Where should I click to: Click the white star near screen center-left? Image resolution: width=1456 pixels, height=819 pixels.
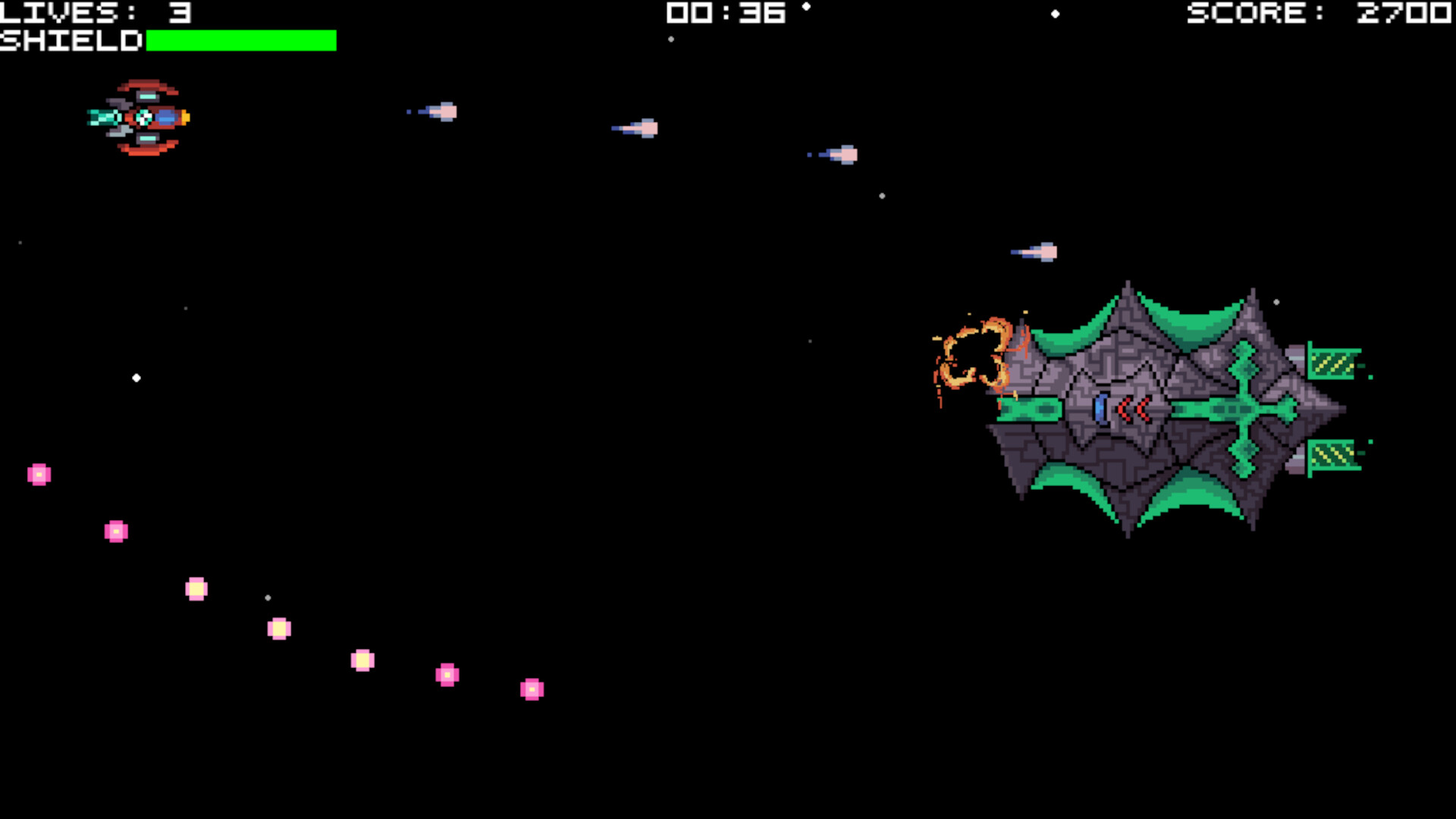coord(137,378)
